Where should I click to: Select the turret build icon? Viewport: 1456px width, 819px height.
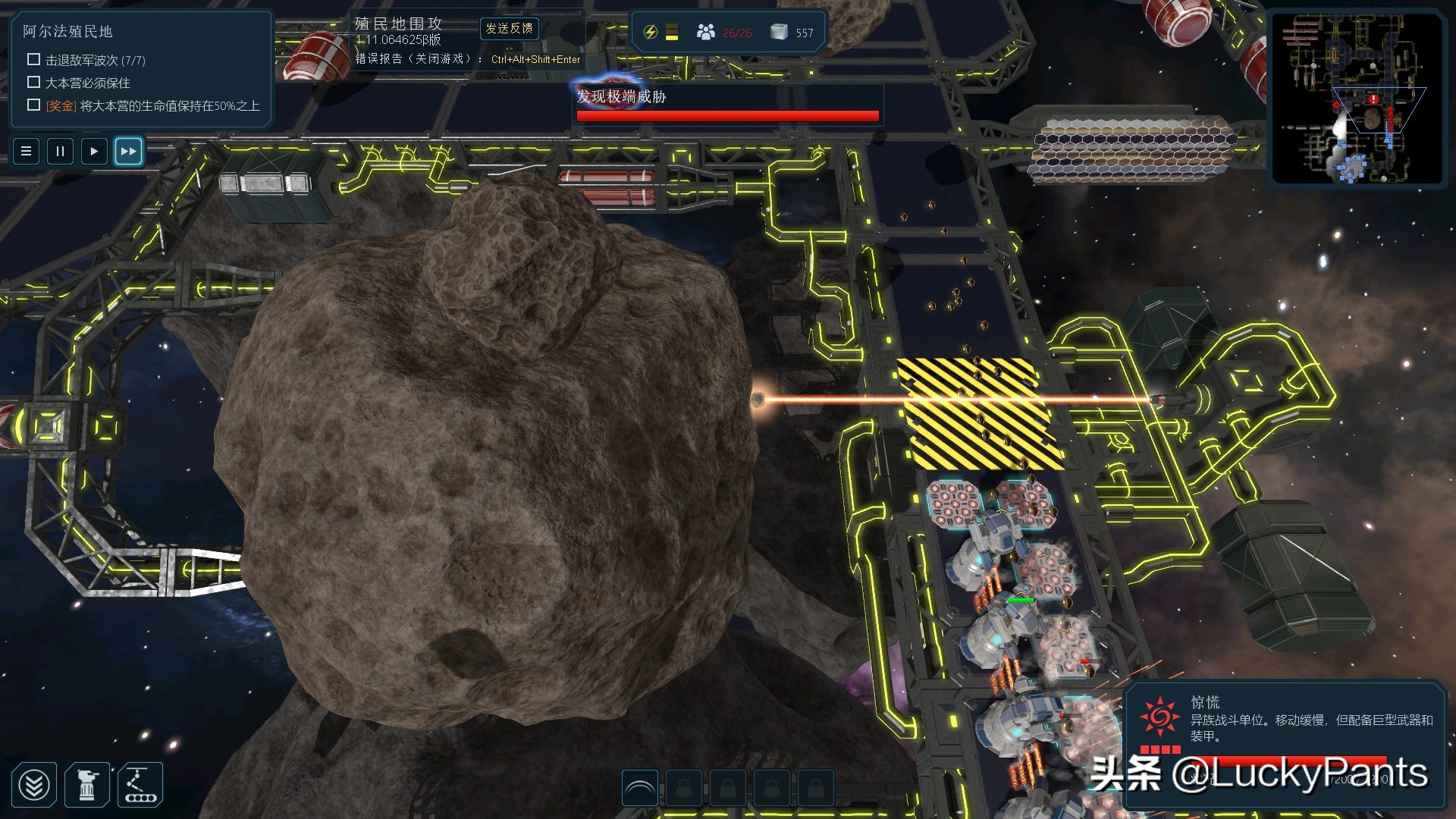tap(87, 785)
